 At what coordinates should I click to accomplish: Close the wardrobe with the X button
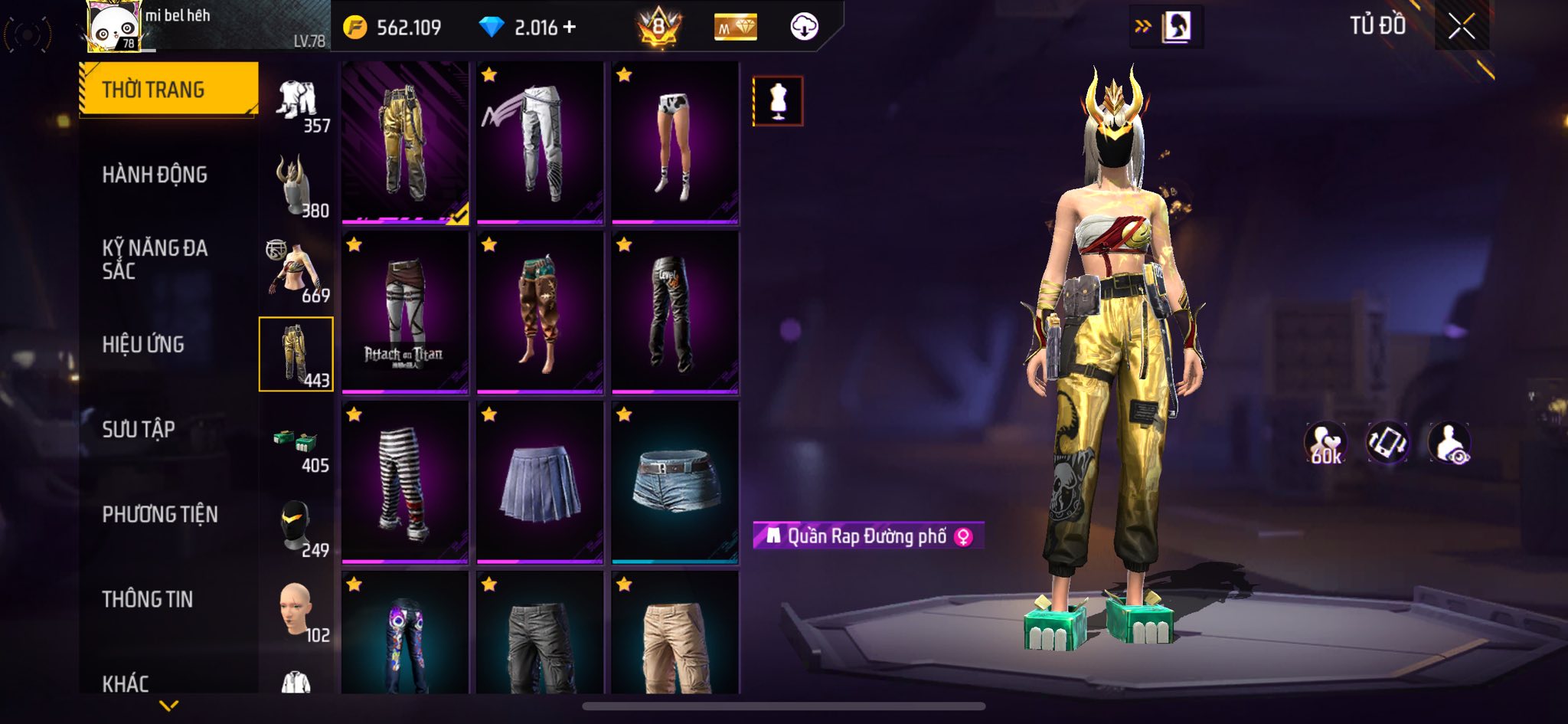click(1461, 28)
